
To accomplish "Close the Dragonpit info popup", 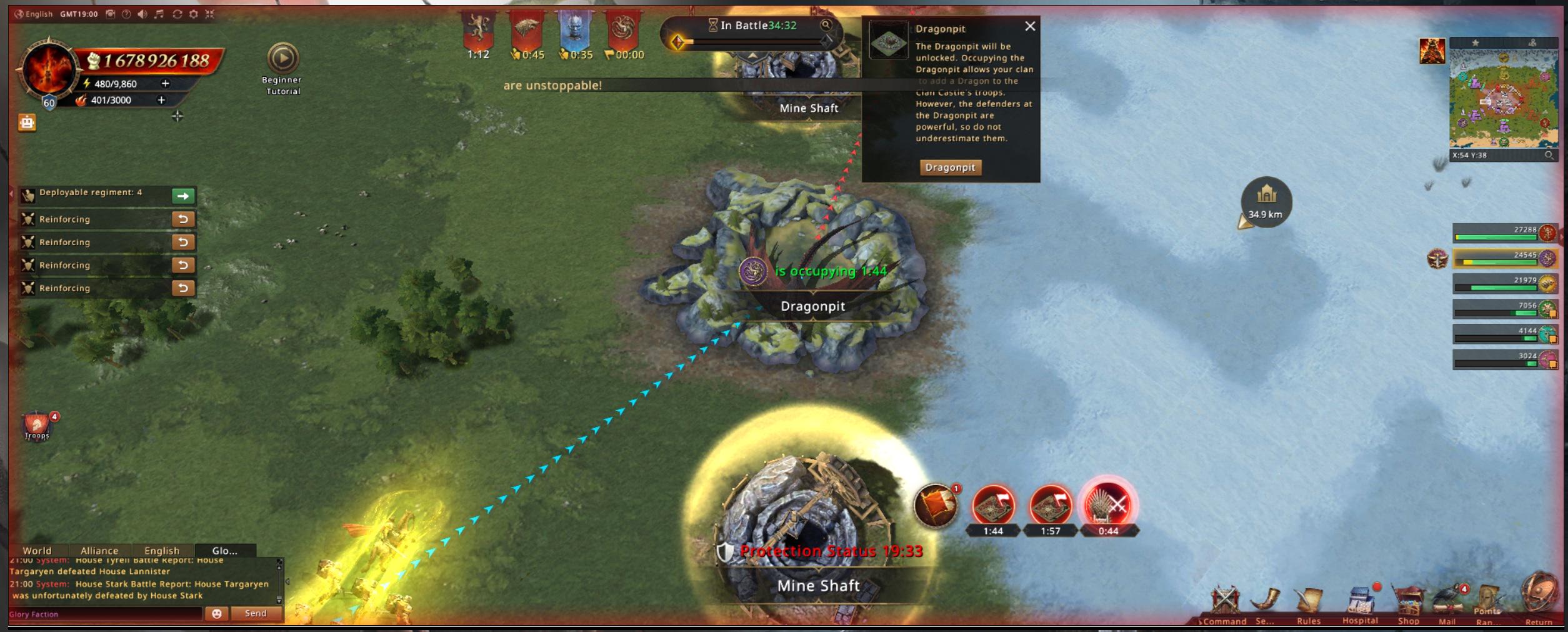I will click(1030, 26).
